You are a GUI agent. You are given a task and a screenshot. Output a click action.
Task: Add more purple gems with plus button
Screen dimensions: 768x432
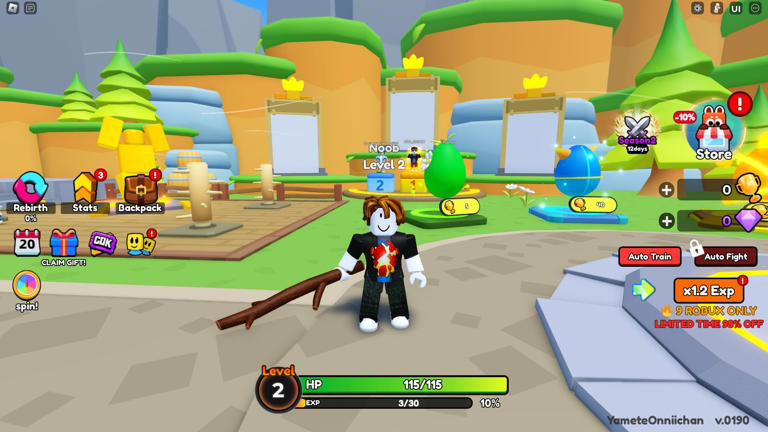(x=666, y=221)
